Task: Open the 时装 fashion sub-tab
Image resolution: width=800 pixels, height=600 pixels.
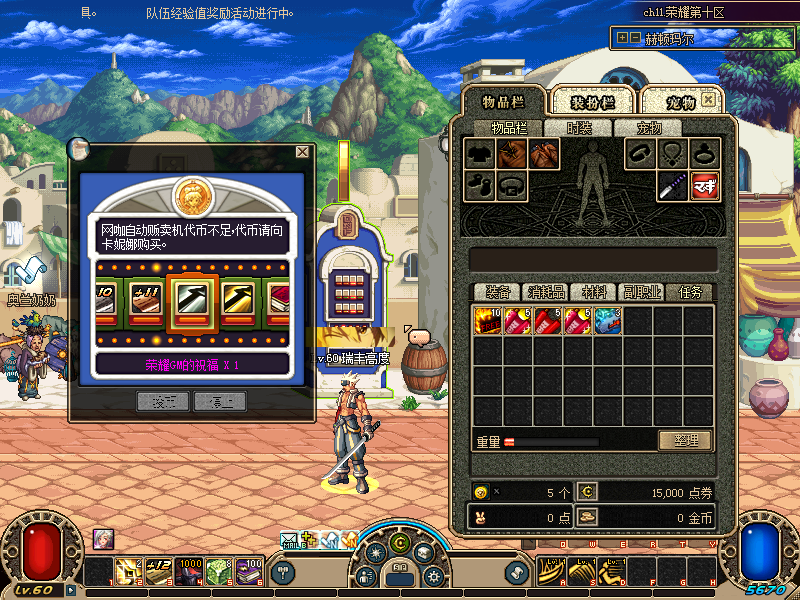Action: click(579, 128)
